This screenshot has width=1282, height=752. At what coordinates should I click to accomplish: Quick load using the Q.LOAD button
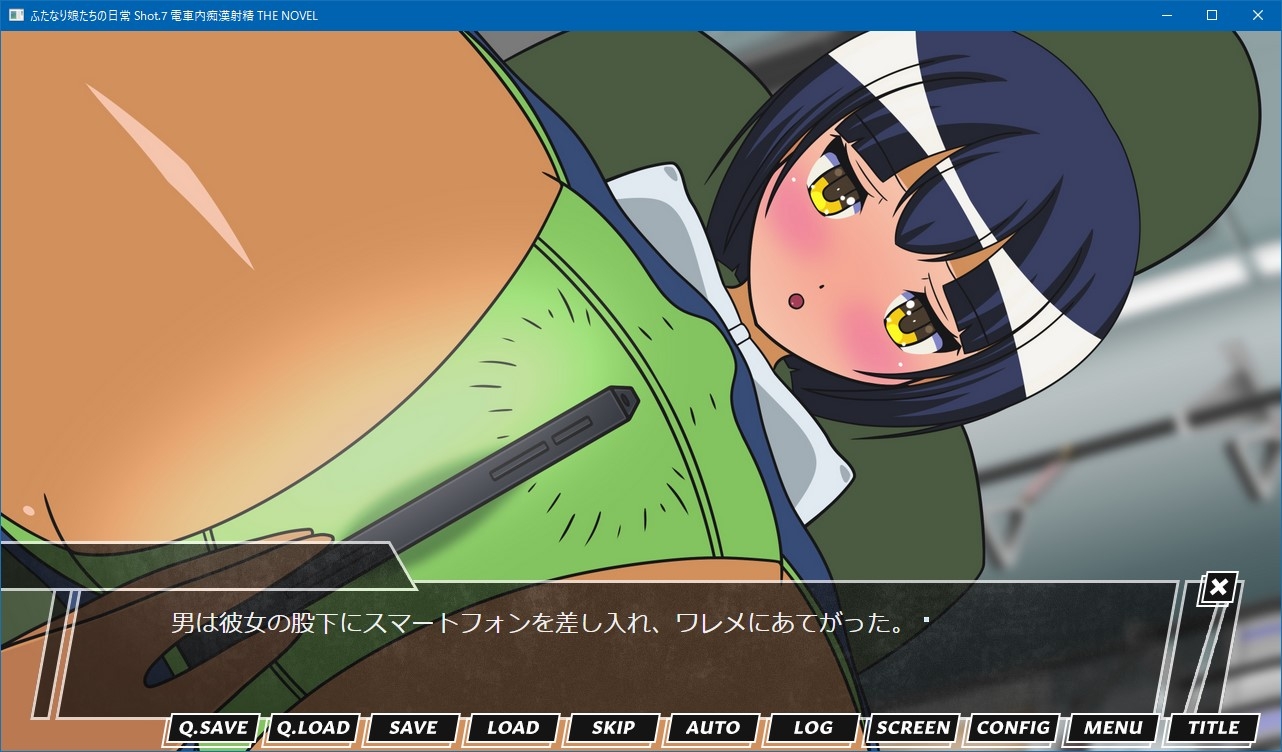[x=313, y=728]
